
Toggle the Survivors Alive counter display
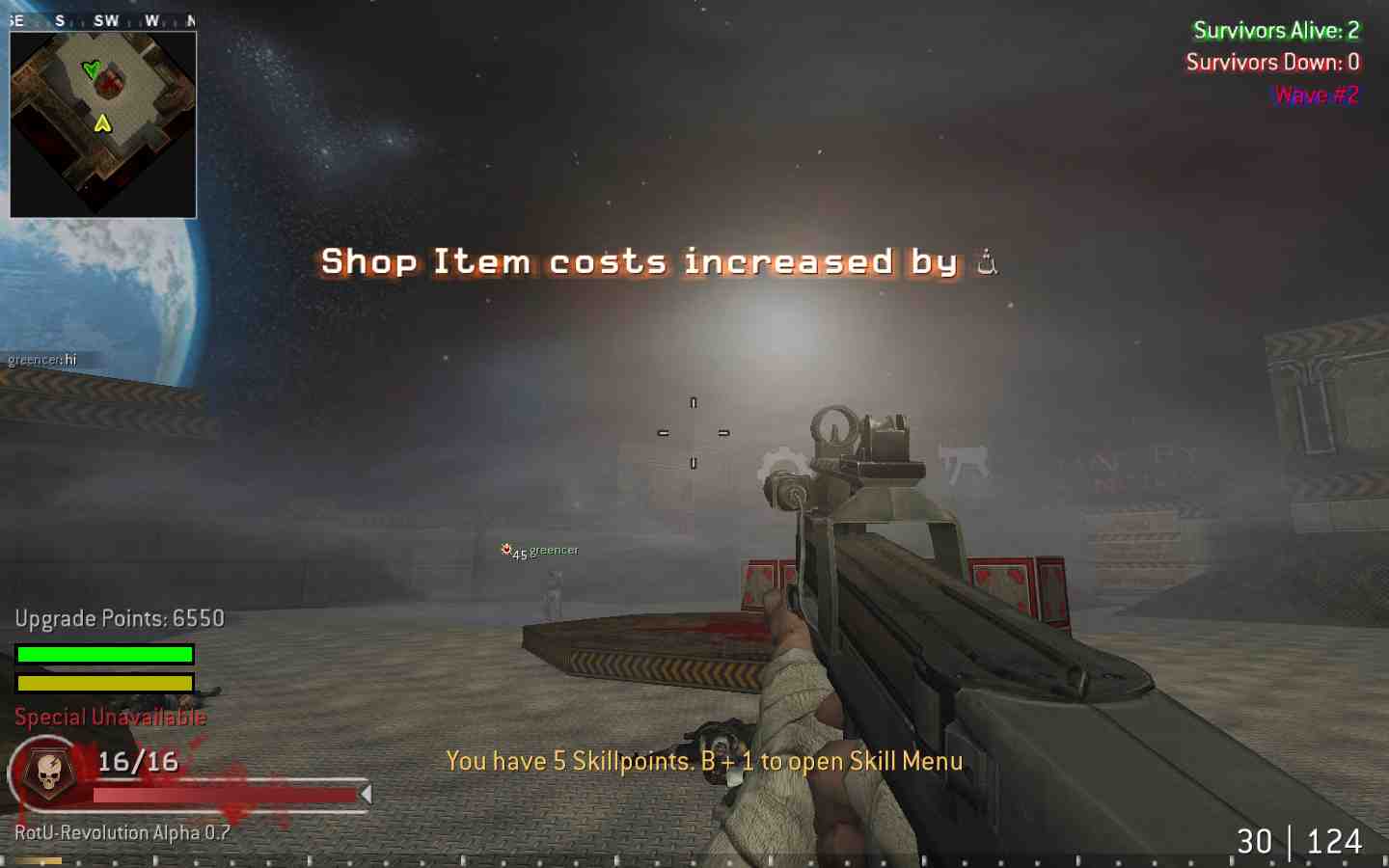[x=1275, y=30]
